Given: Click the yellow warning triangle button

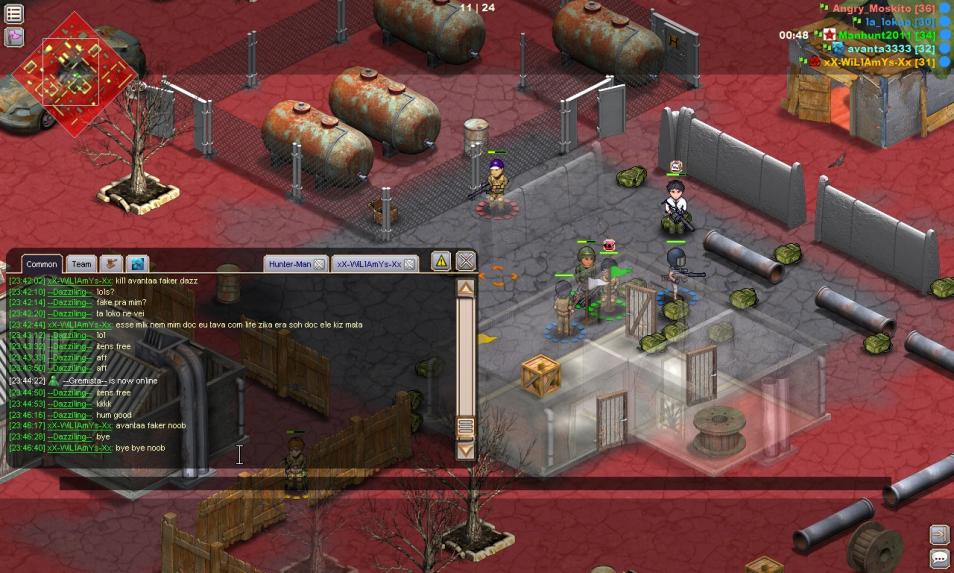Looking at the screenshot, I should [x=441, y=262].
